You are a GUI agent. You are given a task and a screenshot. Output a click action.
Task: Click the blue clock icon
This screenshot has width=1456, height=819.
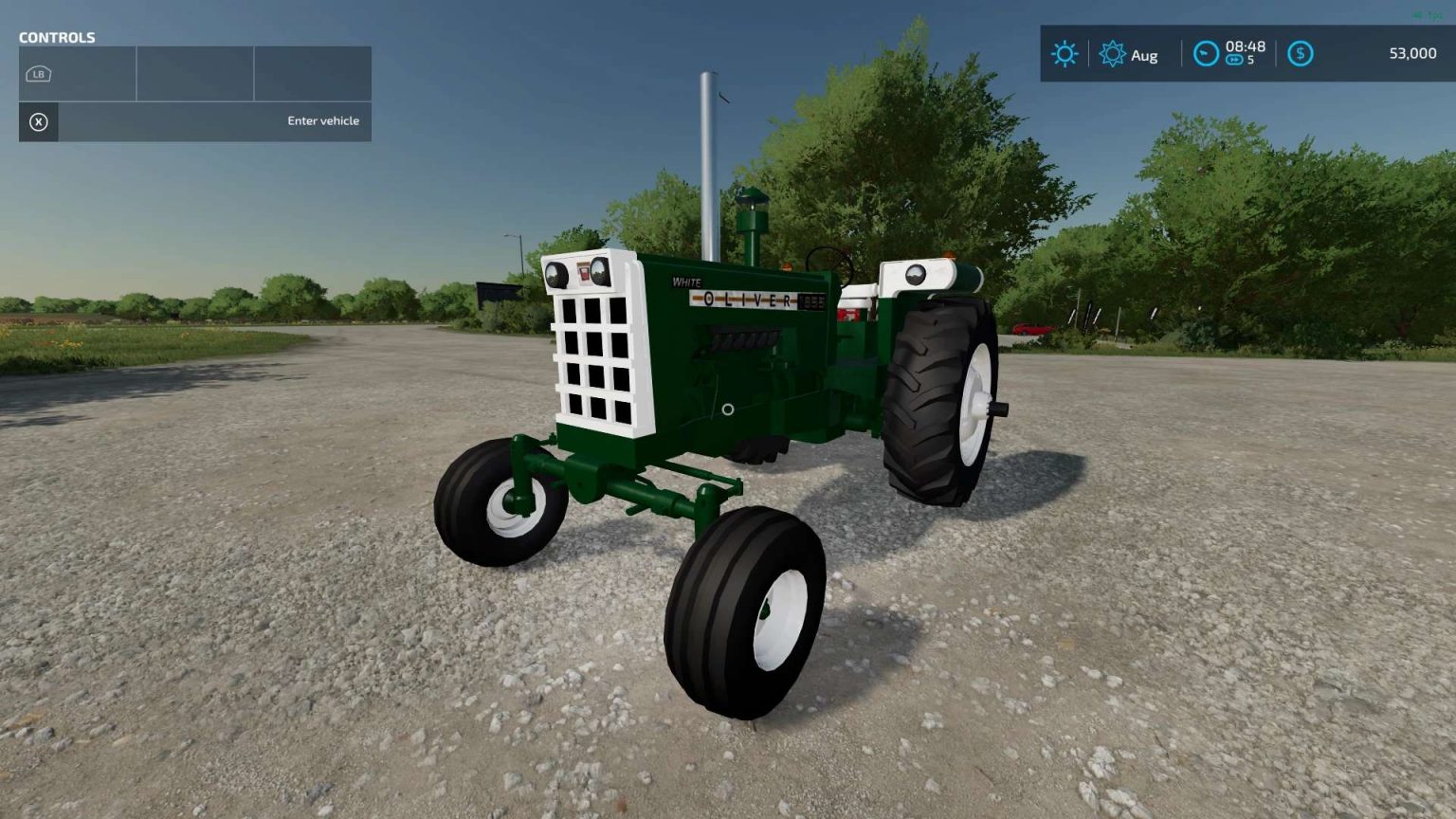(x=1205, y=54)
